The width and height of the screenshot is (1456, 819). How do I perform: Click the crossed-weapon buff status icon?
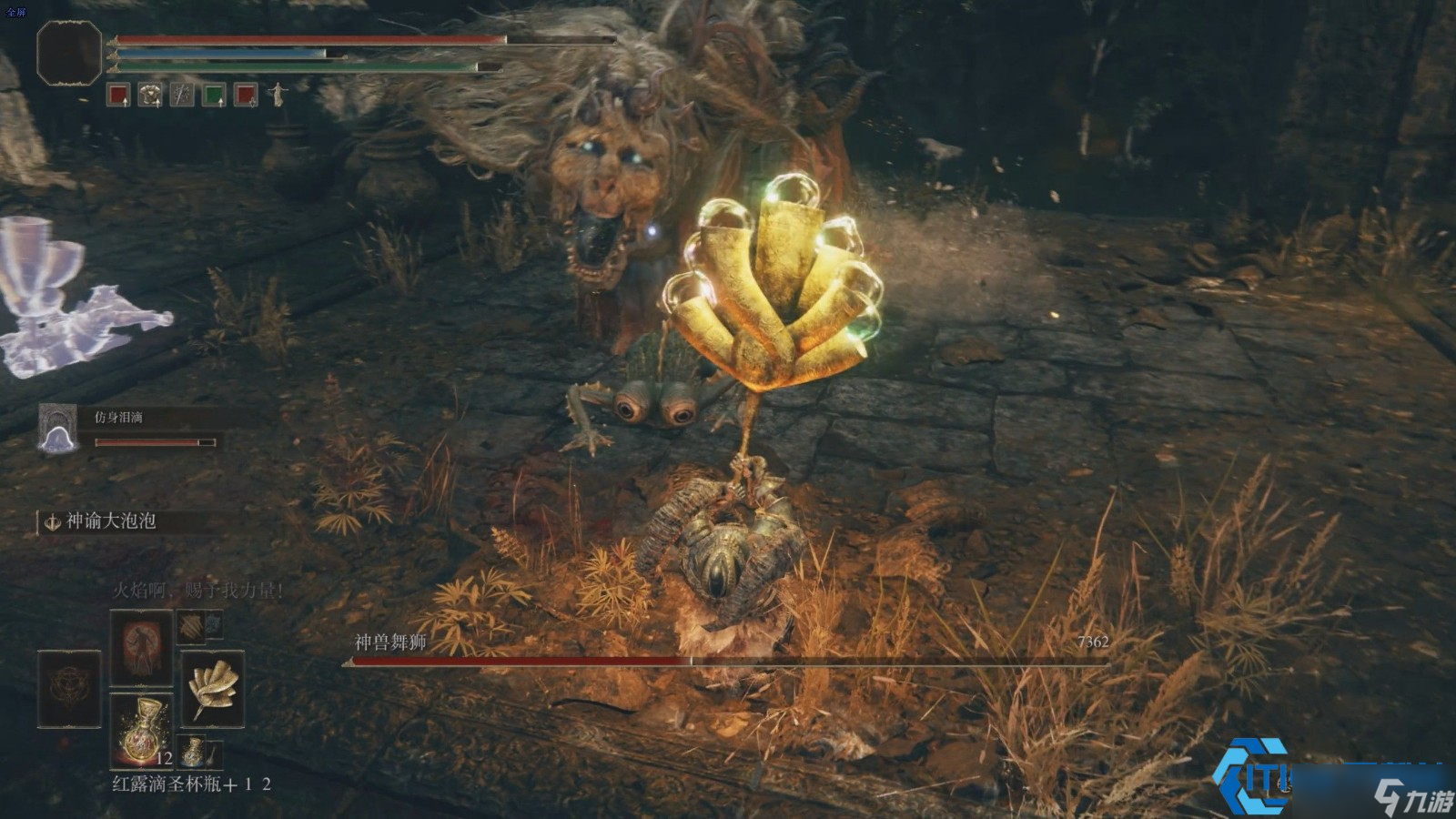tap(182, 94)
